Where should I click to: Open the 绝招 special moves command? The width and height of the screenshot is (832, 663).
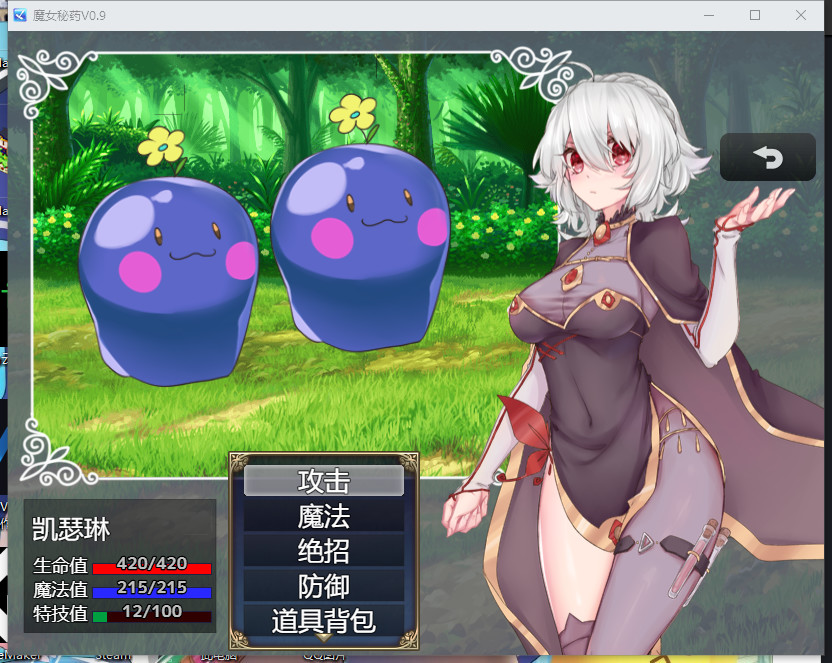(323, 551)
